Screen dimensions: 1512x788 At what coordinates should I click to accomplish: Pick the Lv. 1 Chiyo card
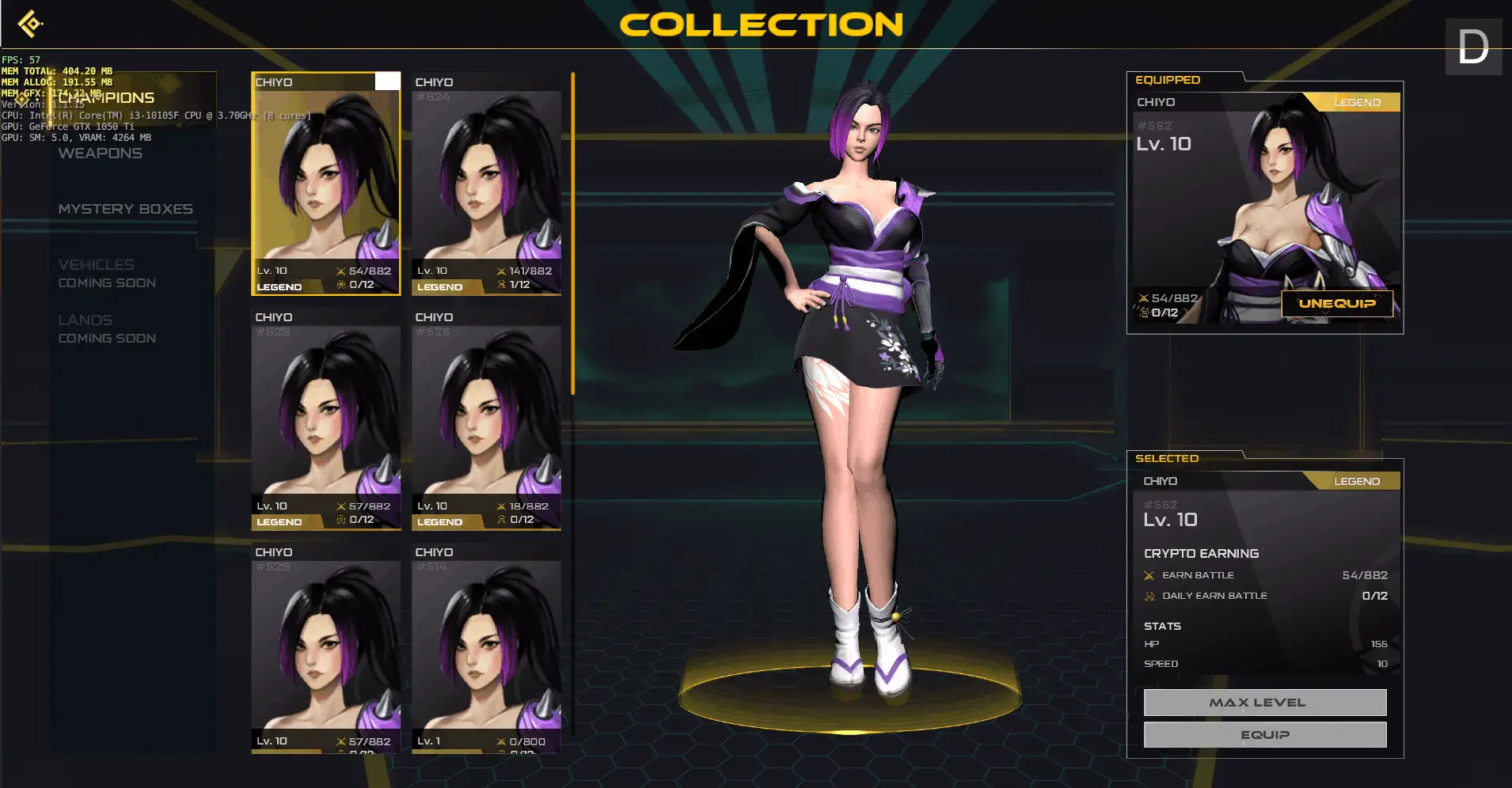[x=486, y=653]
